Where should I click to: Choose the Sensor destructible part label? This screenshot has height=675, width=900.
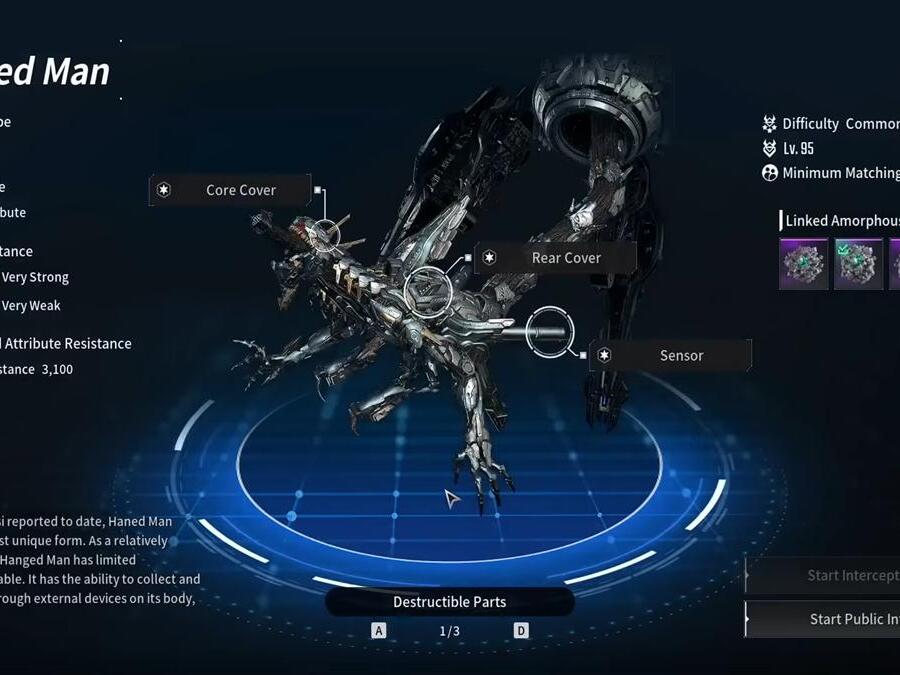coord(670,356)
